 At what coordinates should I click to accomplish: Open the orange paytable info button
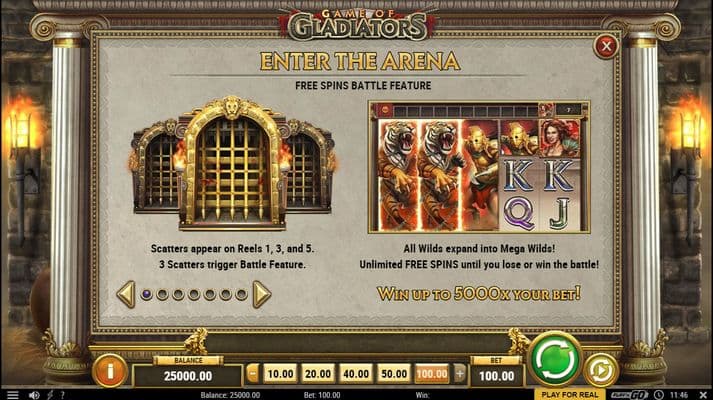point(110,370)
